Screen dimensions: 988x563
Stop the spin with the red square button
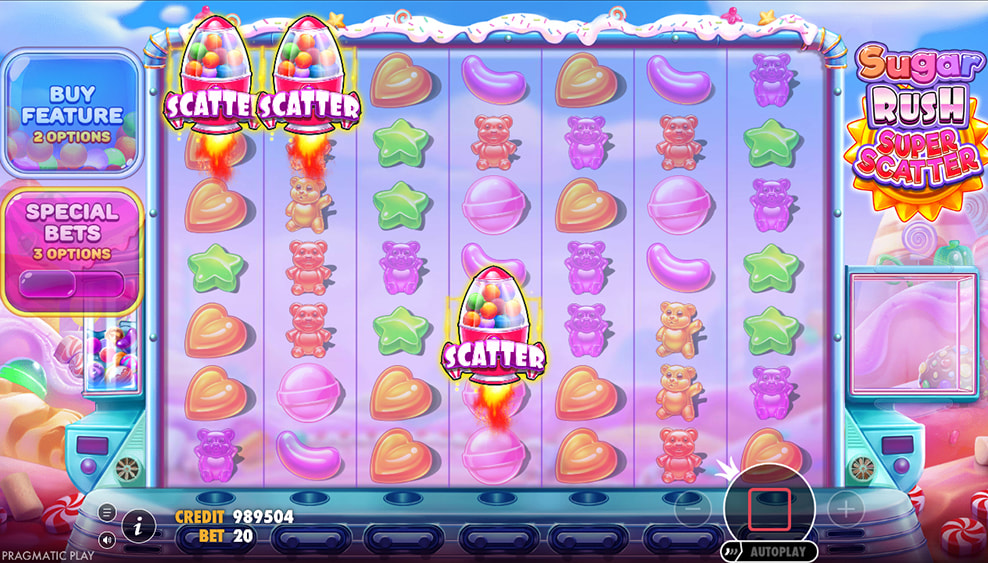[x=769, y=509]
